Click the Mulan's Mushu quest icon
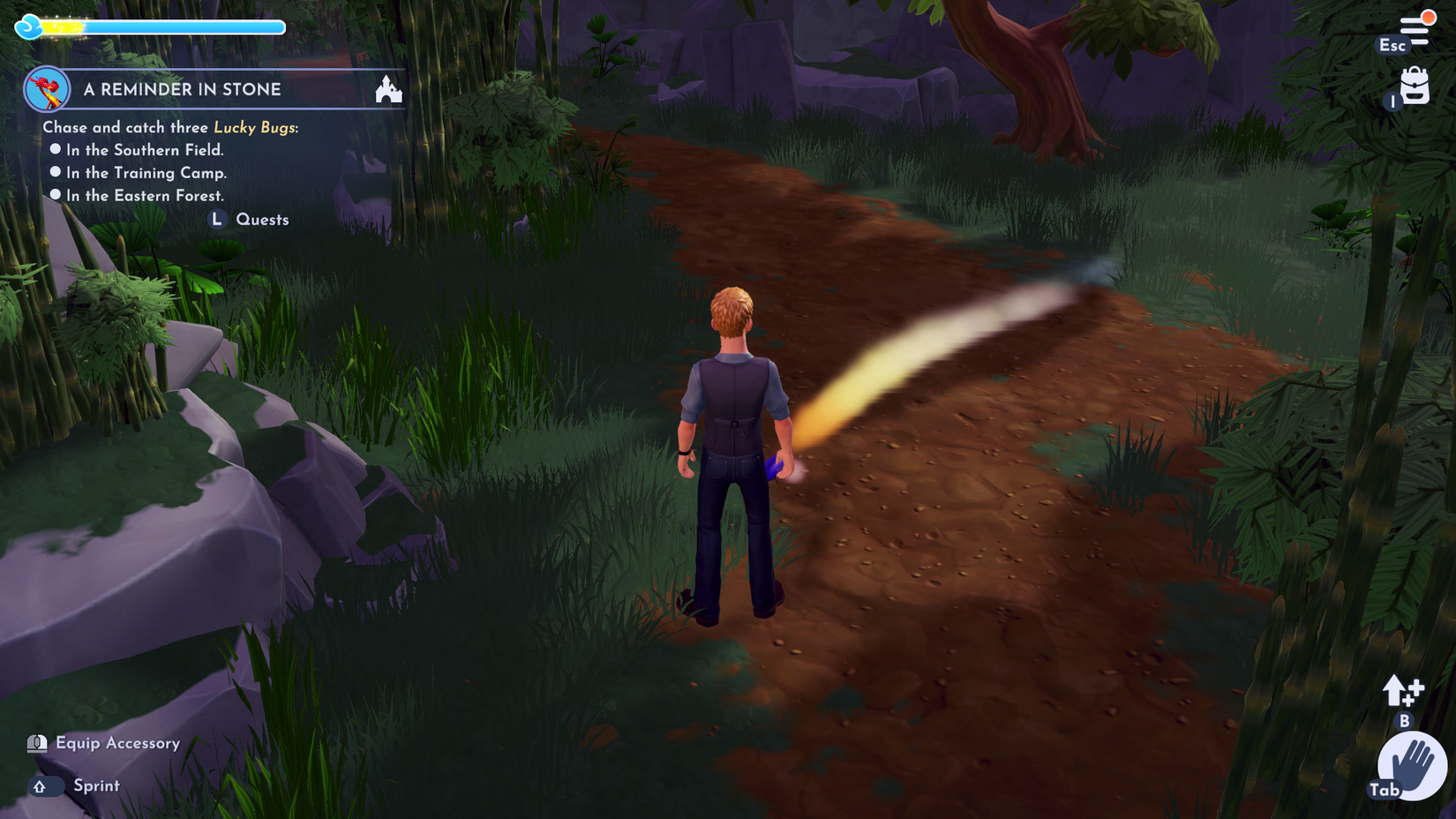1456x819 pixels. [x=49, y=88]
